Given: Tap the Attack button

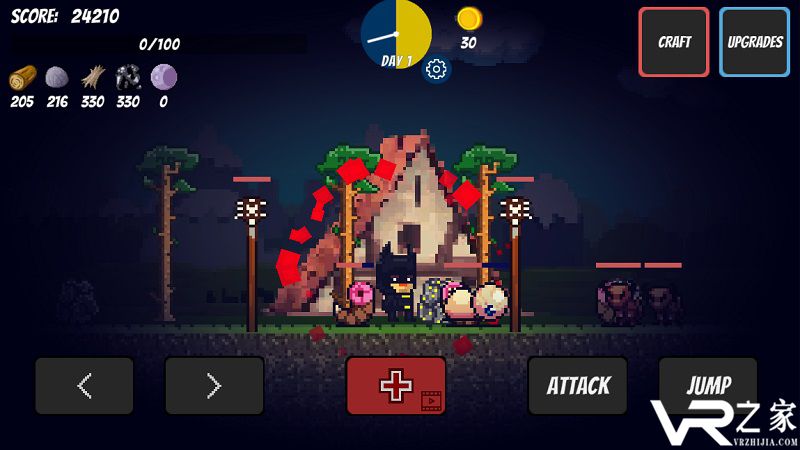Looking at the screenshot, I should 578,386.
